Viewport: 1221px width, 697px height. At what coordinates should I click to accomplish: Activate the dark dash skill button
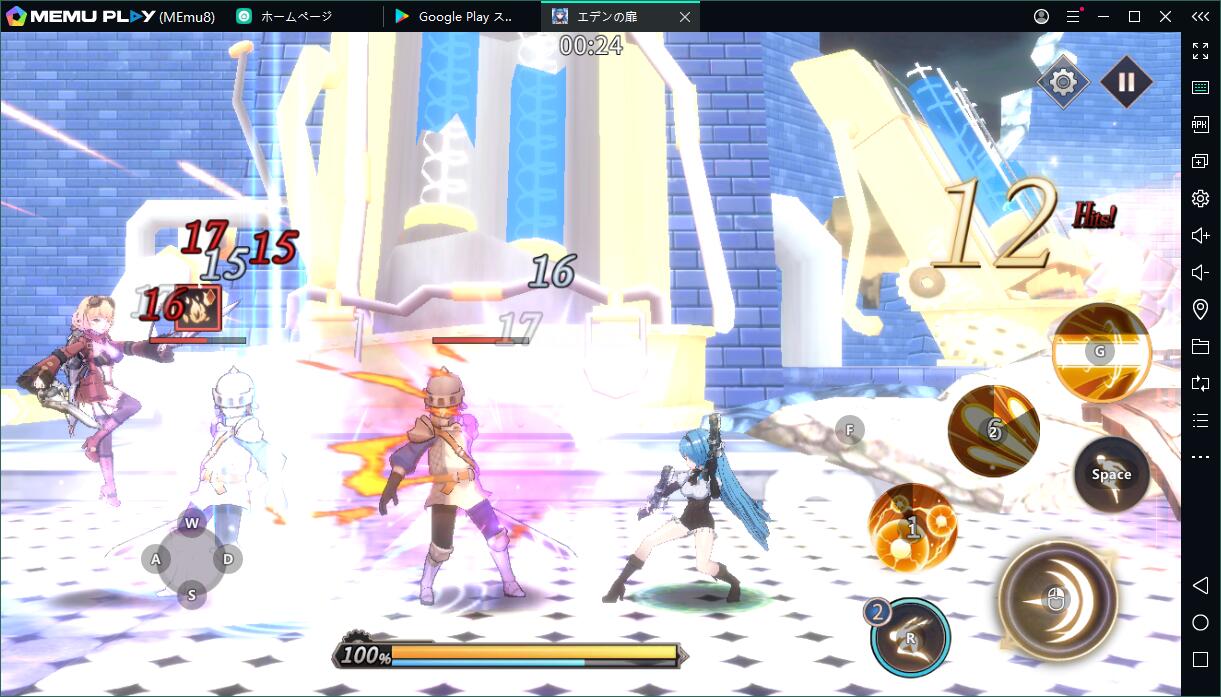(x=1111, y=475)
